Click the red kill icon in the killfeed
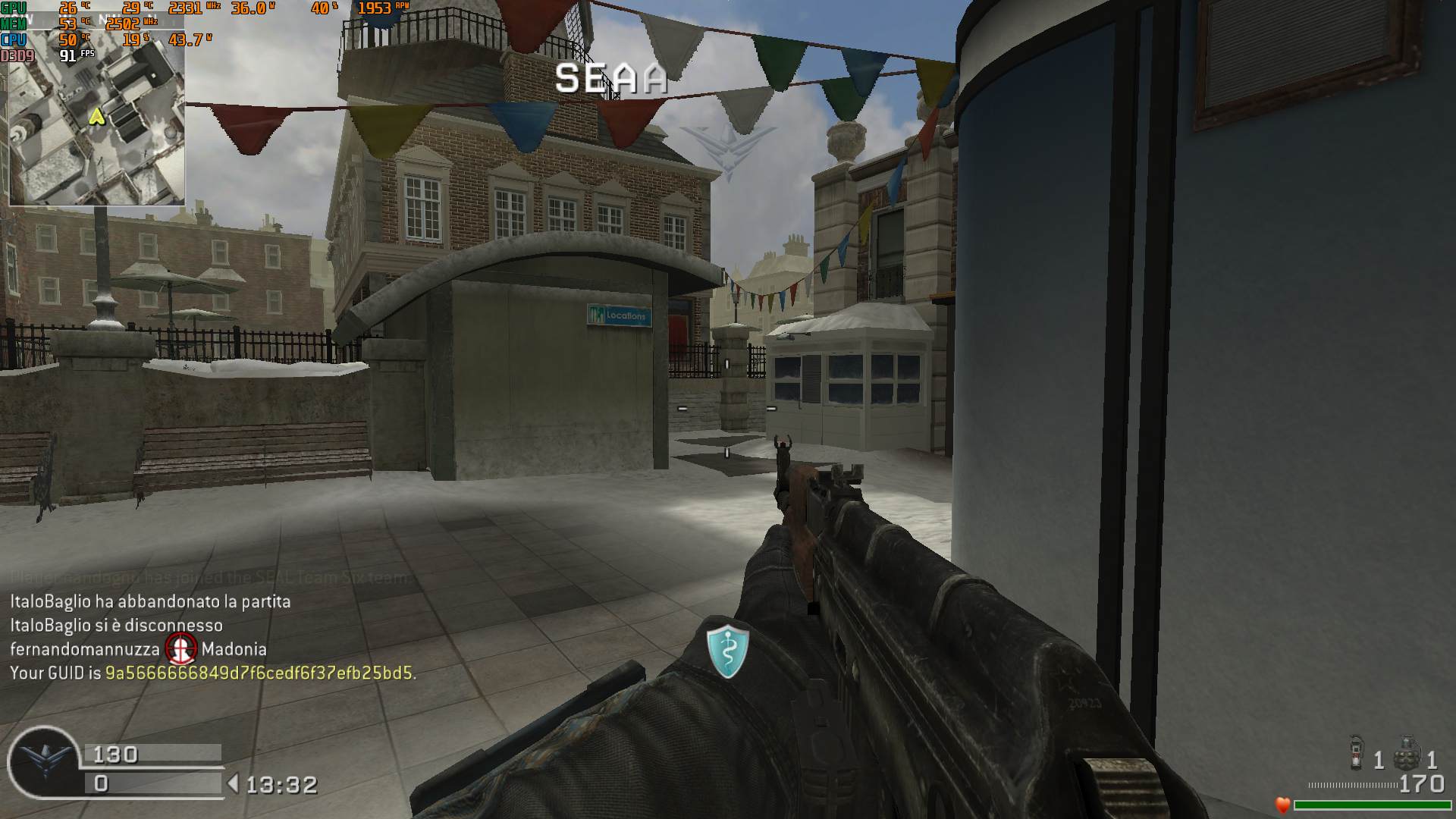Viewport: 1456px width, 819px height. 181,649
